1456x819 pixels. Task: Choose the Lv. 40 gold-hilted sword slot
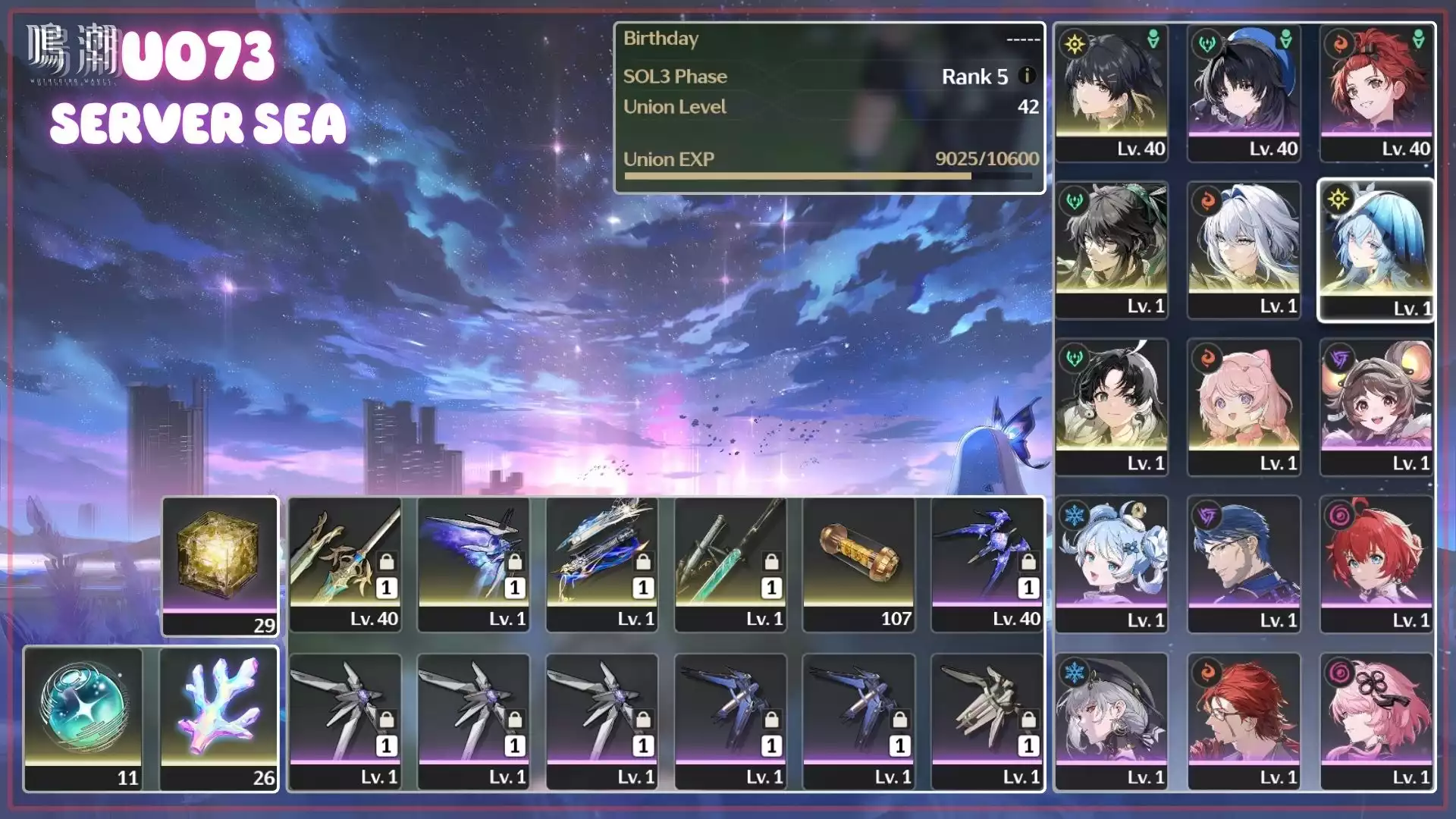[x=345, y=564]
